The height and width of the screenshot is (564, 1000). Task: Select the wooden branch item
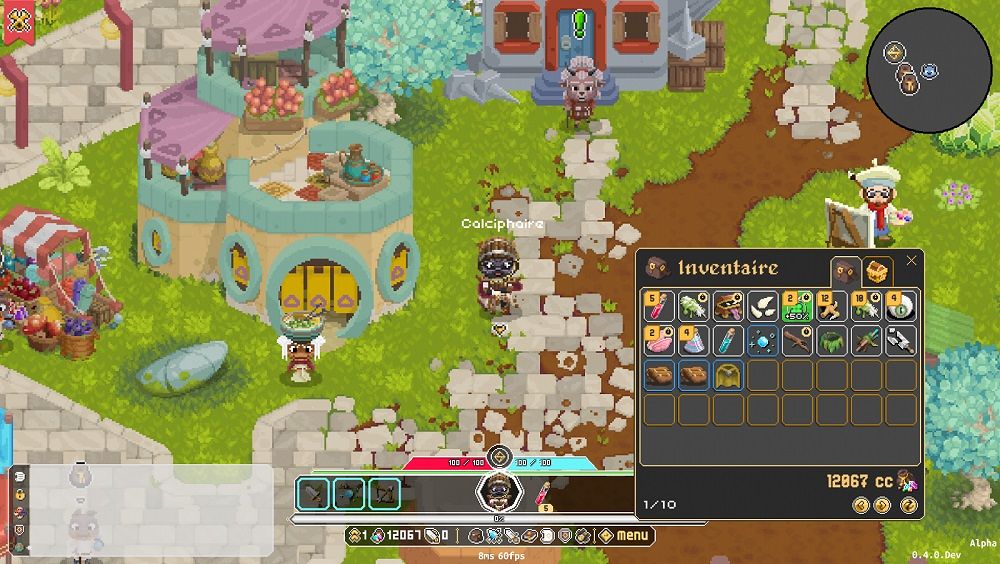coord(797,341)
